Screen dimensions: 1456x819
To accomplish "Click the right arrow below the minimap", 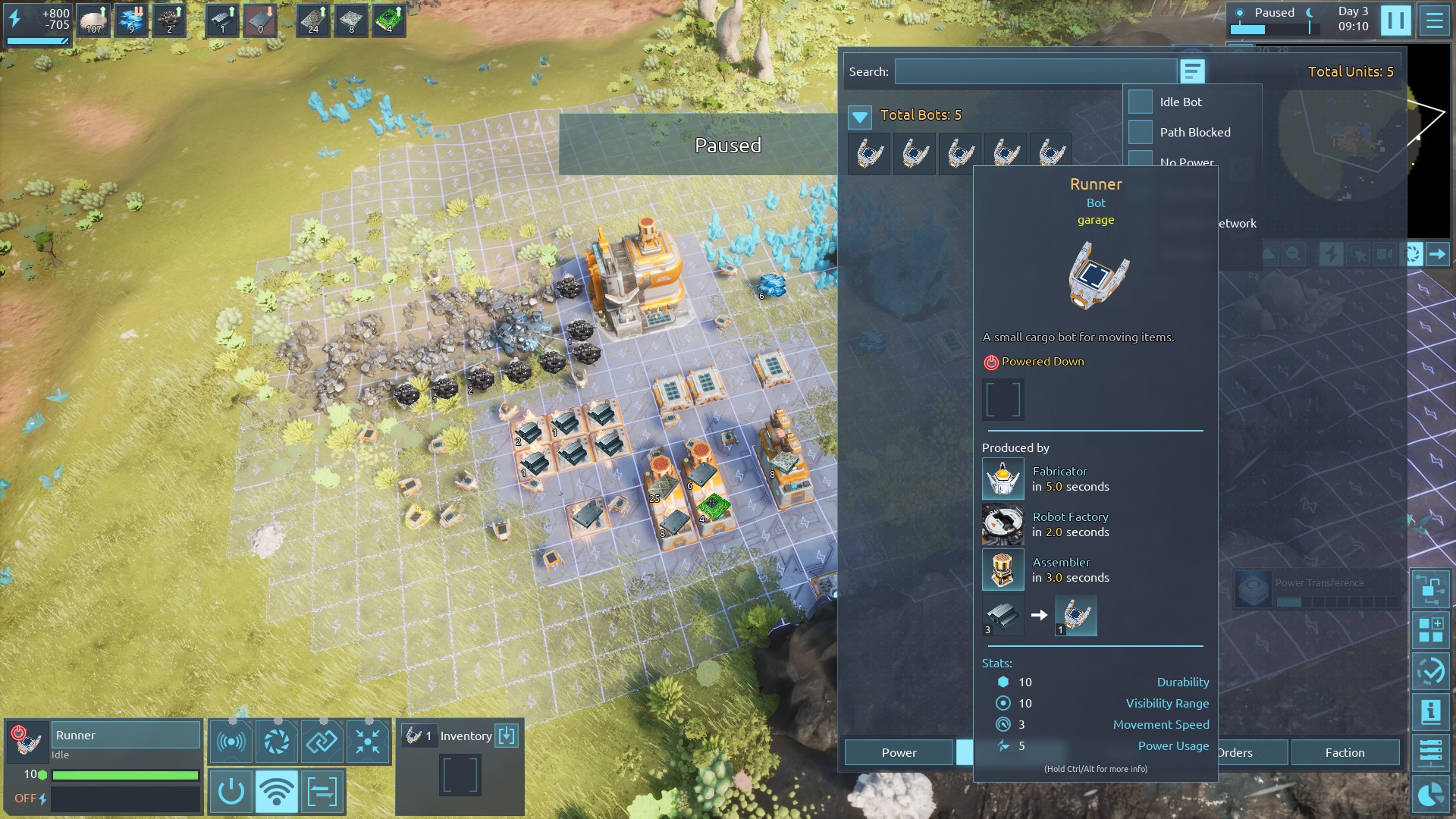I will coord(1438,254).
